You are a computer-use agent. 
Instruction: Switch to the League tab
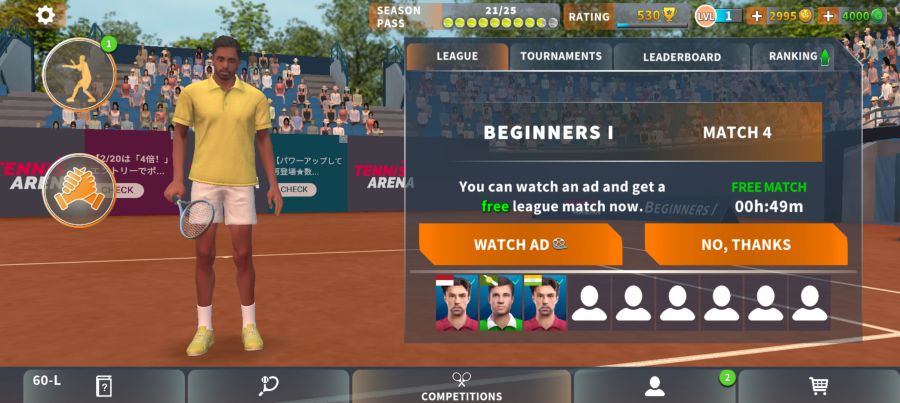coord(457,56)
